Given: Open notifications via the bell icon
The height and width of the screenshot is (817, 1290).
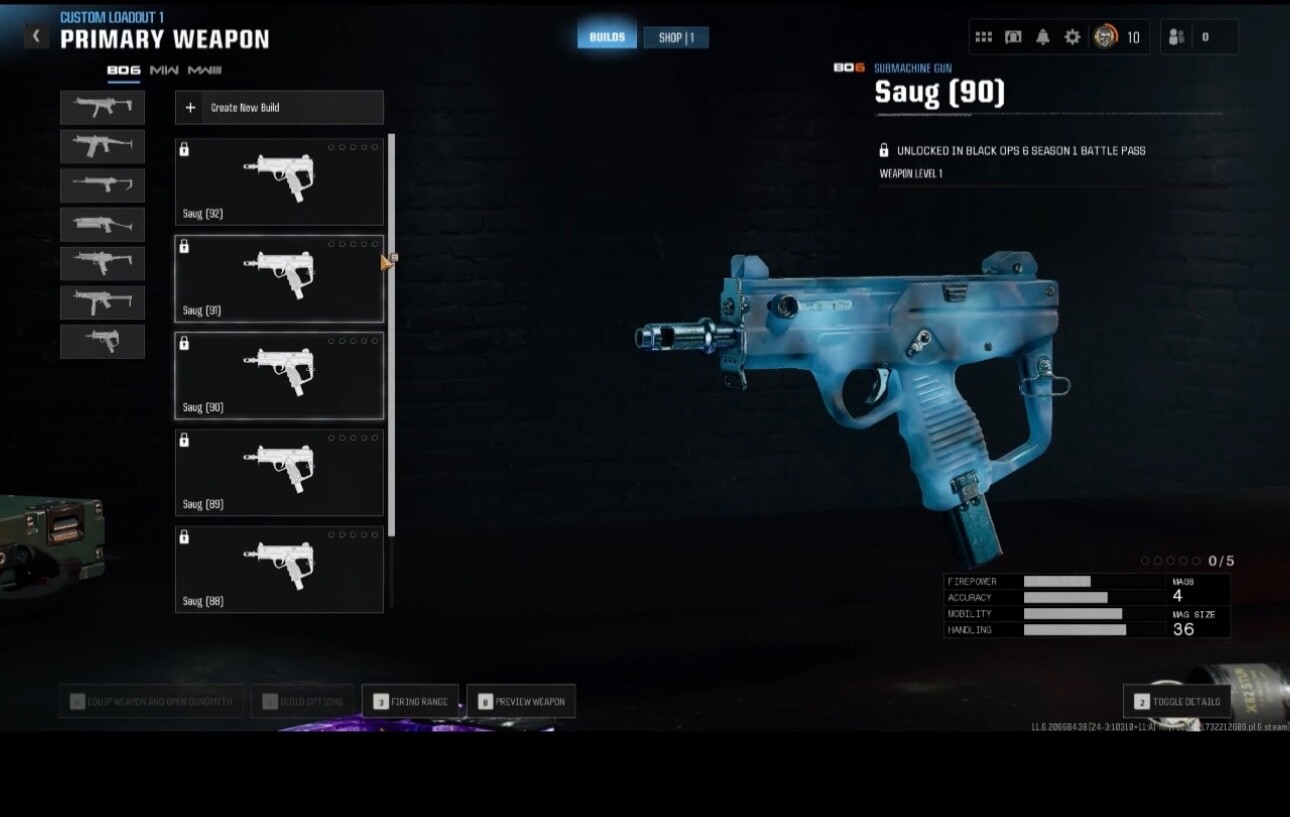Looking at the screenshot, I should coord(1041,36).
